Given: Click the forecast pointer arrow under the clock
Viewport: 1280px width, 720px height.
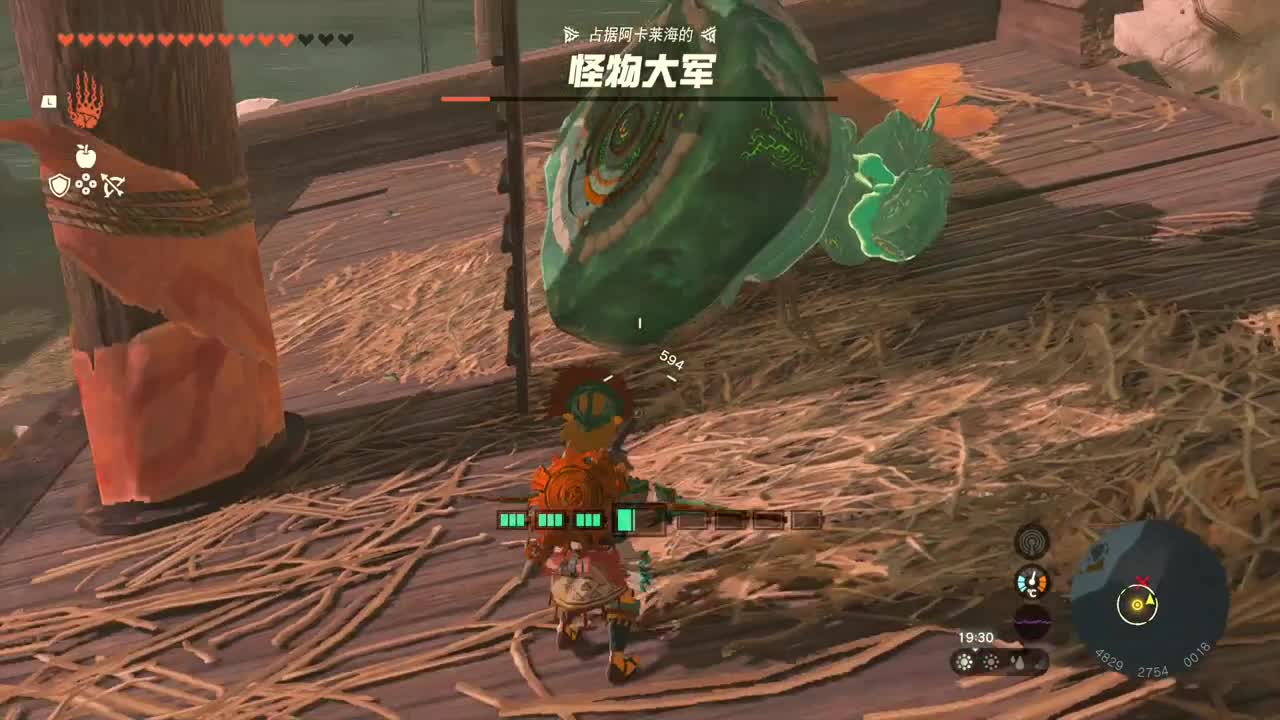Looking at the screenshot, I should [x=975, y=650].
